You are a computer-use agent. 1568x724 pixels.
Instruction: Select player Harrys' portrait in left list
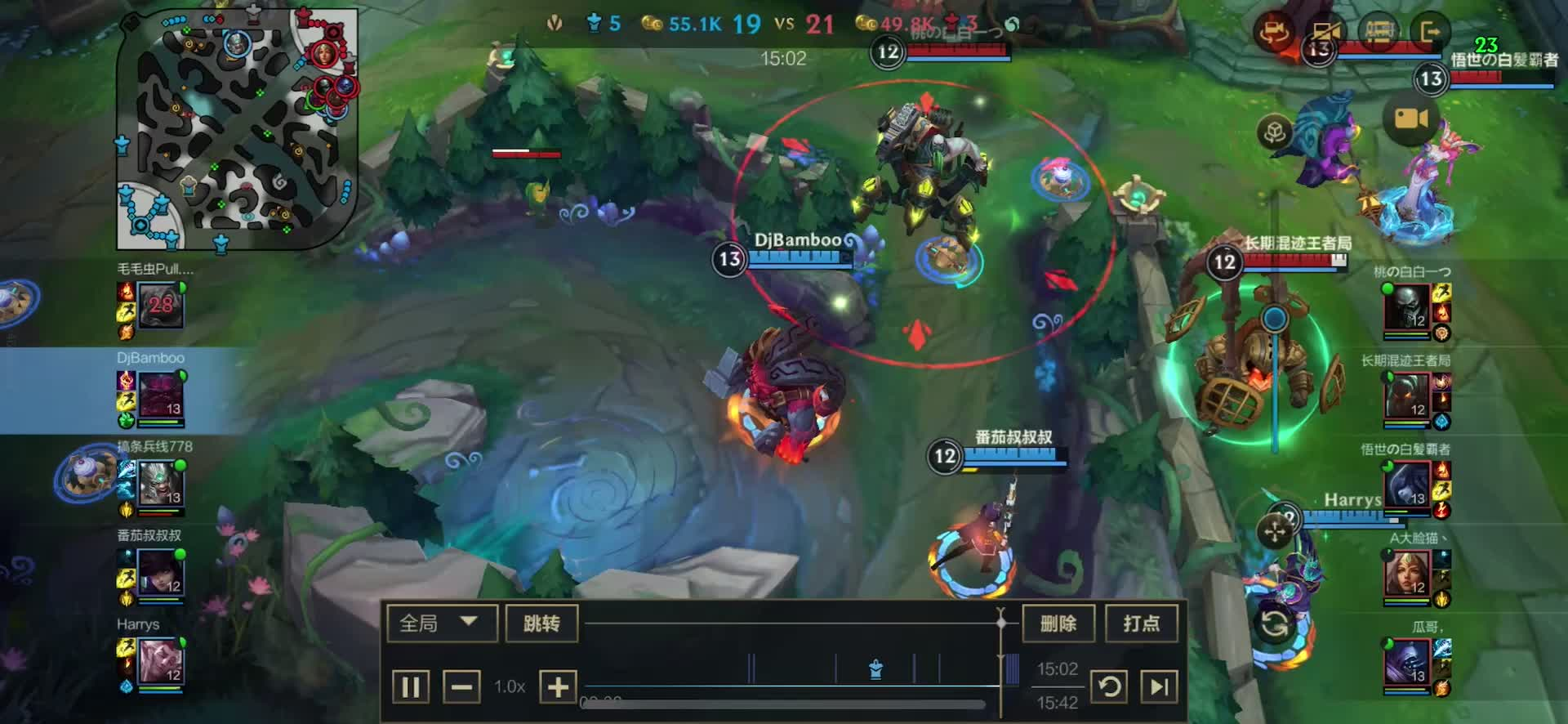click(x=160, y=660)
